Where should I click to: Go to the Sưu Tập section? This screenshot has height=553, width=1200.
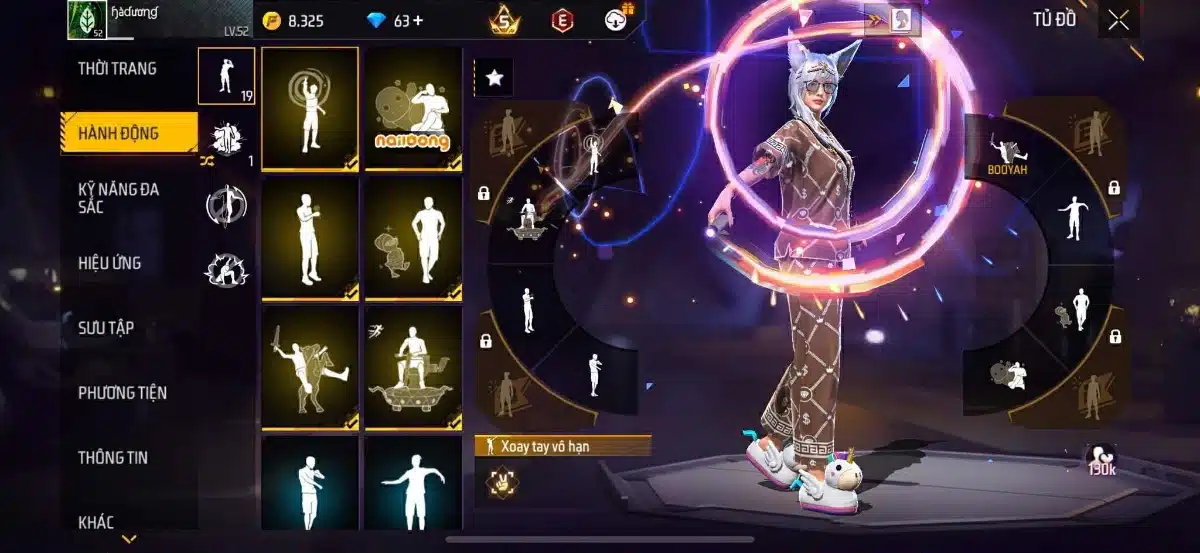coord(106,328)
